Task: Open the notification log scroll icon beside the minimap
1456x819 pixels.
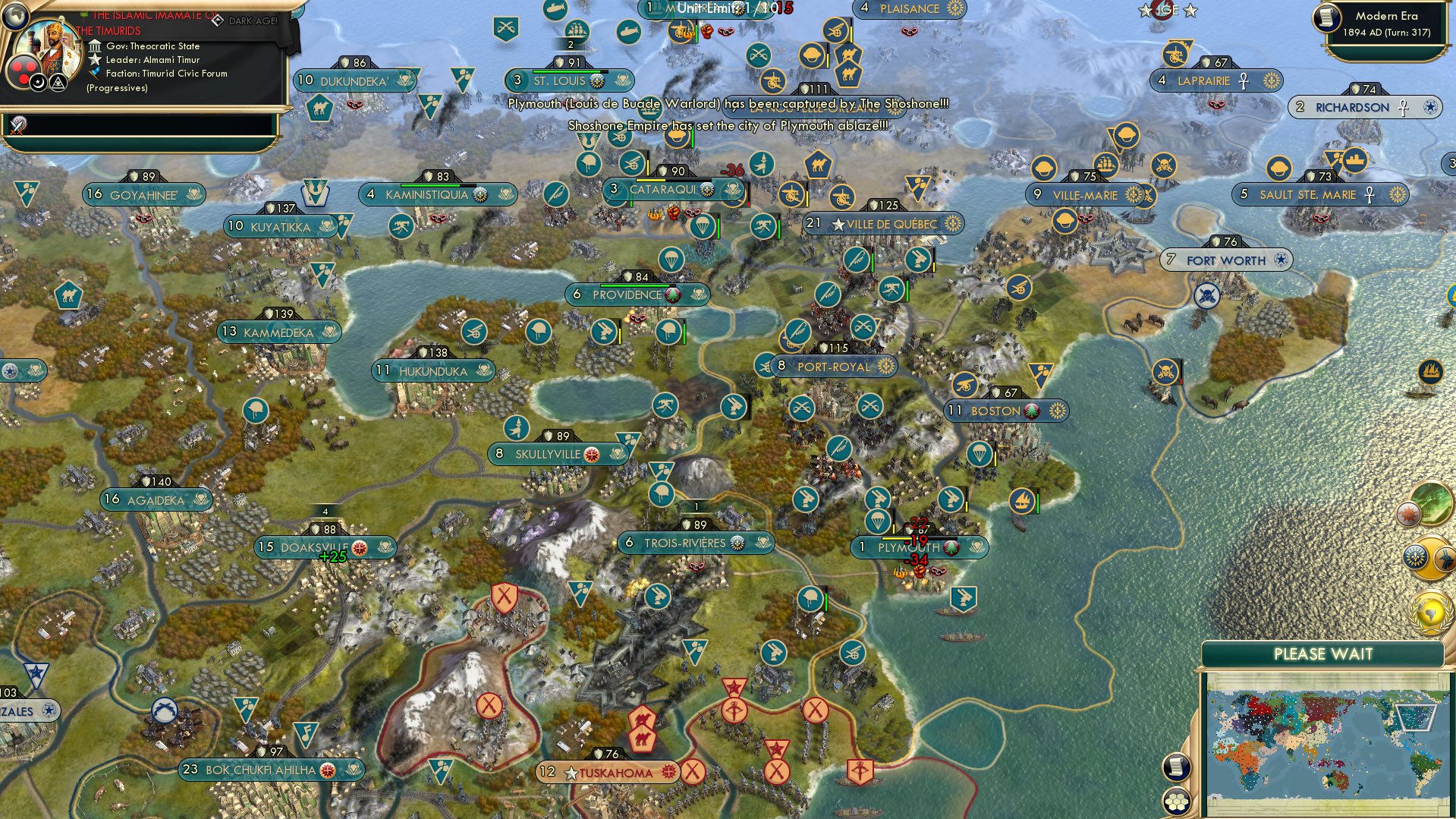Action: (x=1175, y=768)
